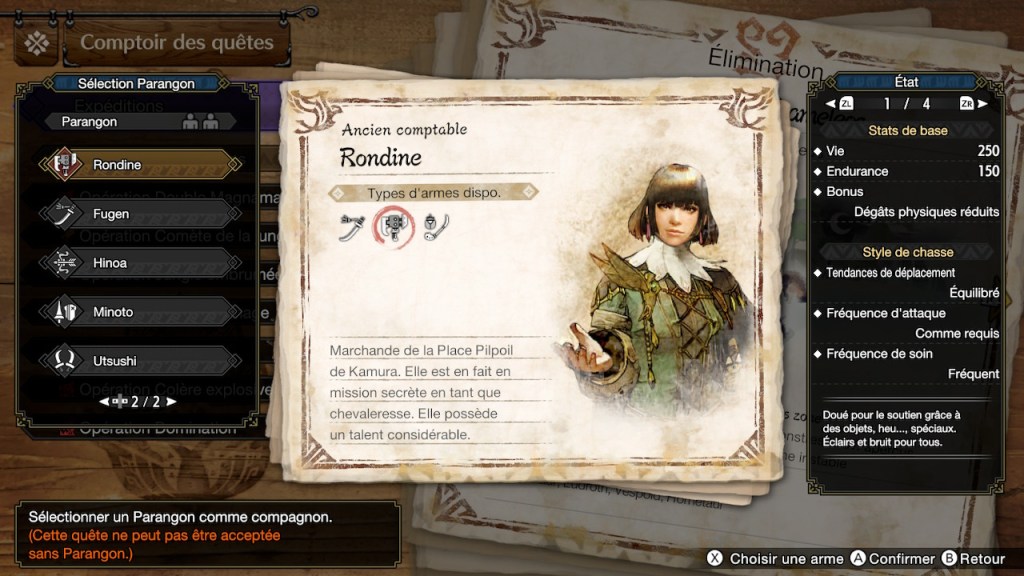Select the Minoto entry
This screenshot has height=576, width=1024.
tap(140, 312)
